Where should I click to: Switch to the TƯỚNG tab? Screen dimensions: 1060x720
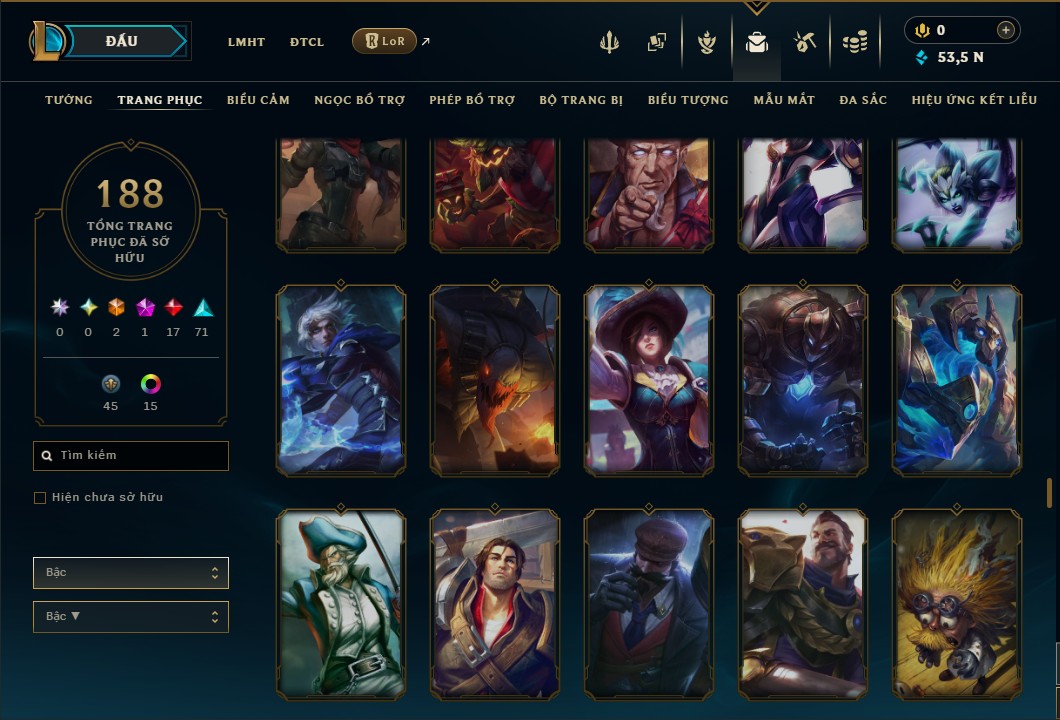point(69,100)
